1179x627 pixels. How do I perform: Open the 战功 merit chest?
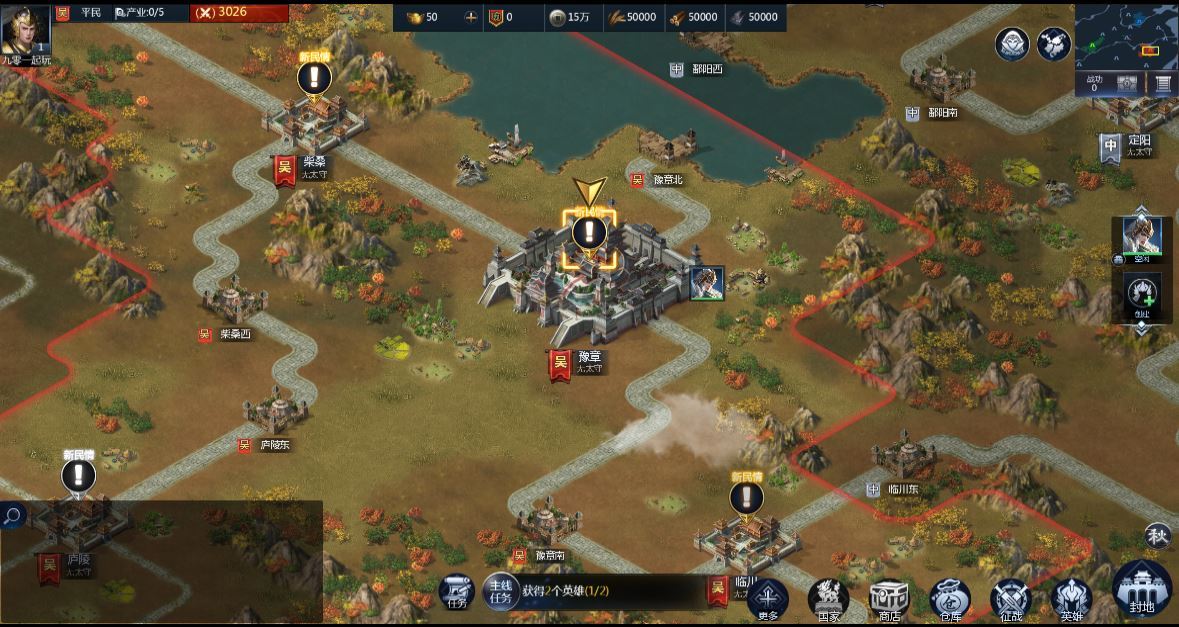click(x=1126, y=84)
